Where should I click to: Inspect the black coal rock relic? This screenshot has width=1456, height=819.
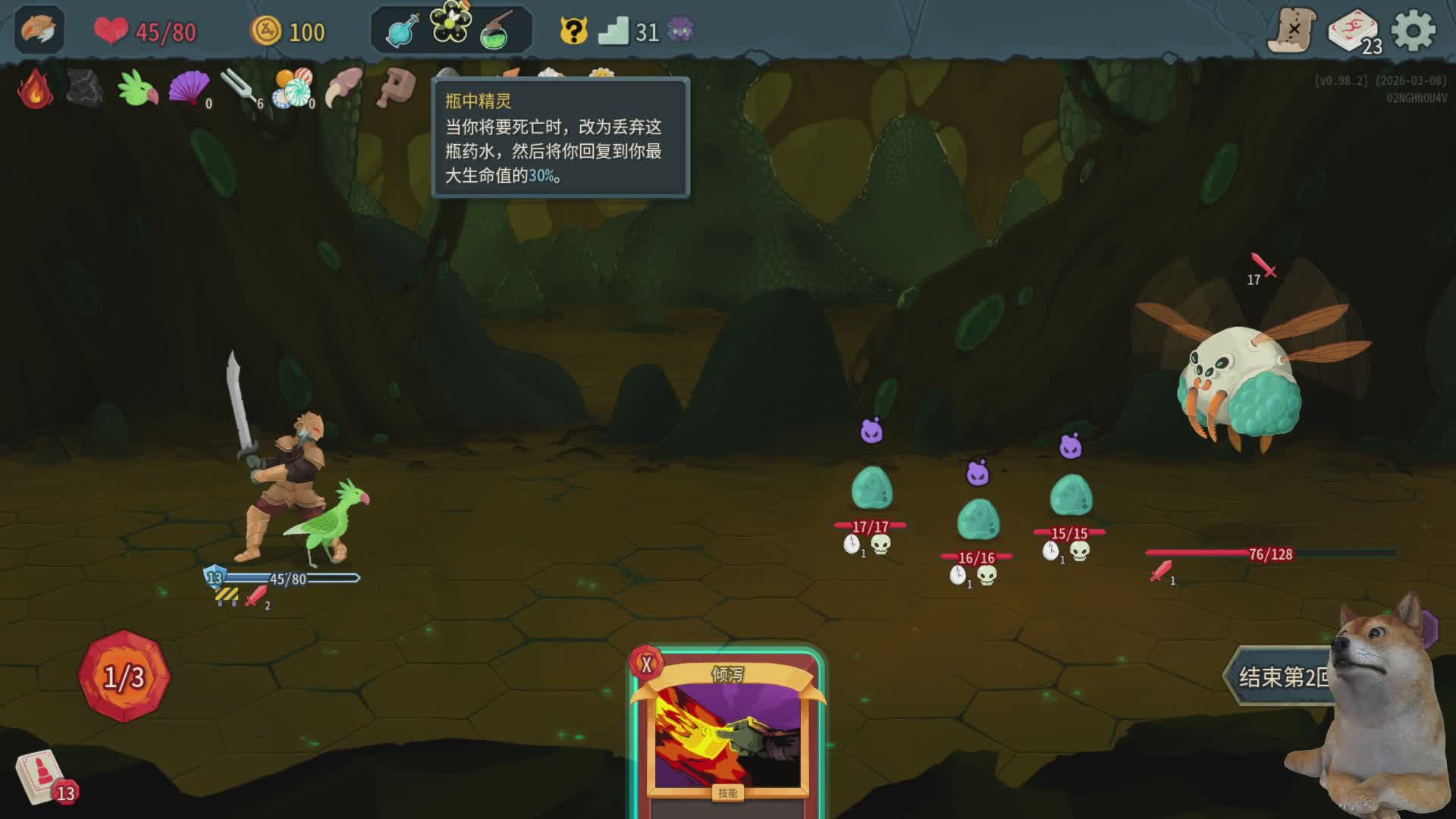[85, 88]
